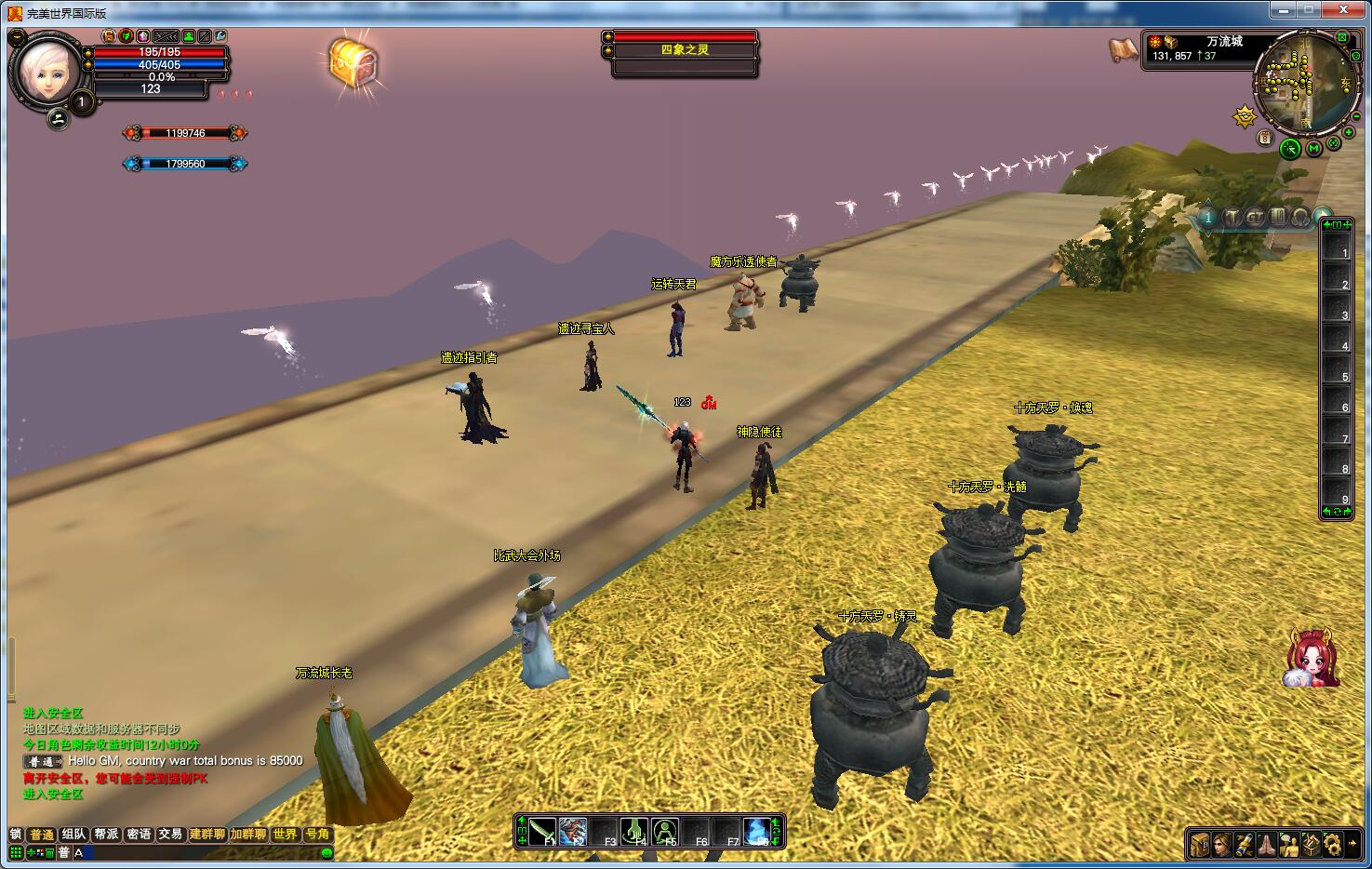Choose the 交易 trade chat tab
The height and width of the screenshot is (869, 1372).
170,835
